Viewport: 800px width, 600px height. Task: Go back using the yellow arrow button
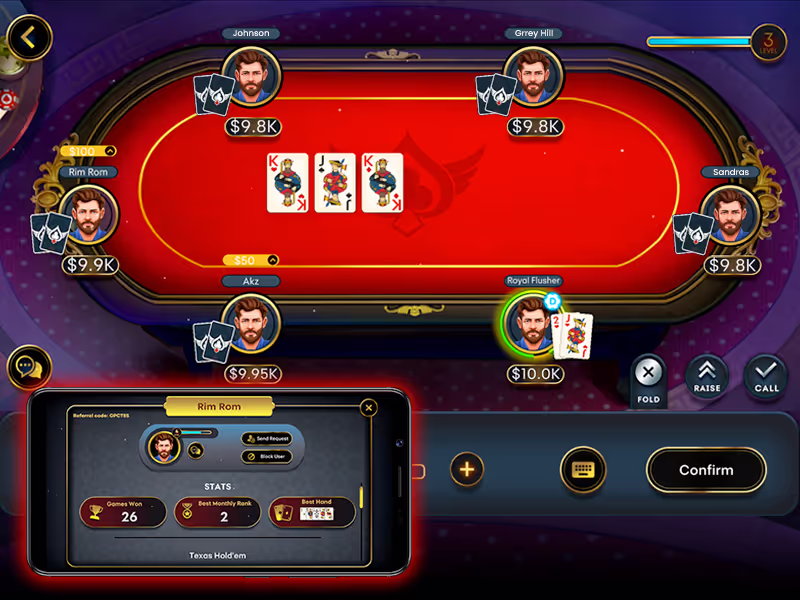click(x=29, y=38)
